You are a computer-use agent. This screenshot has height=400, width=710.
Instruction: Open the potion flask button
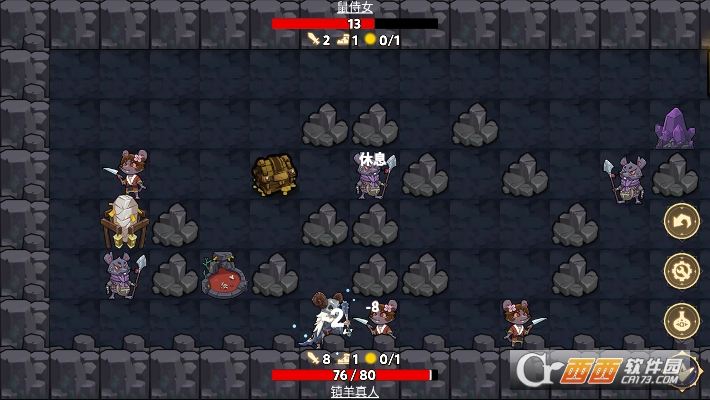click(681, 321)
